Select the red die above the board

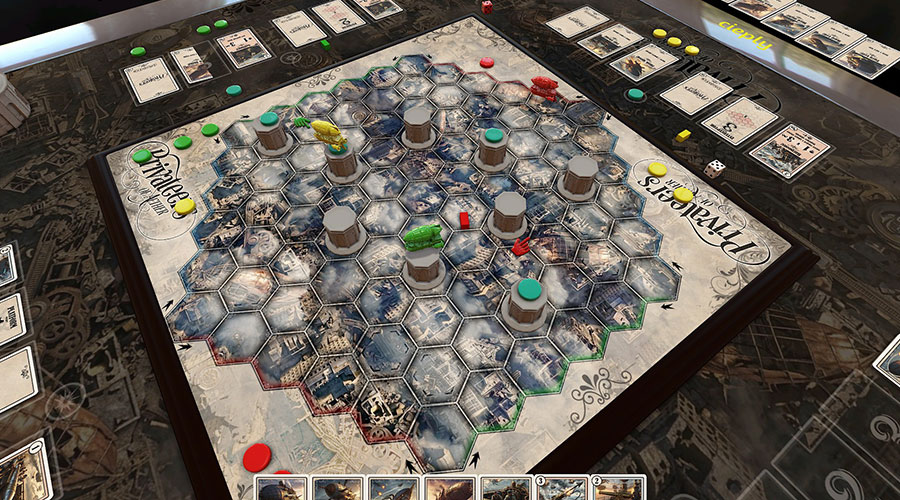tap(486, 7)
